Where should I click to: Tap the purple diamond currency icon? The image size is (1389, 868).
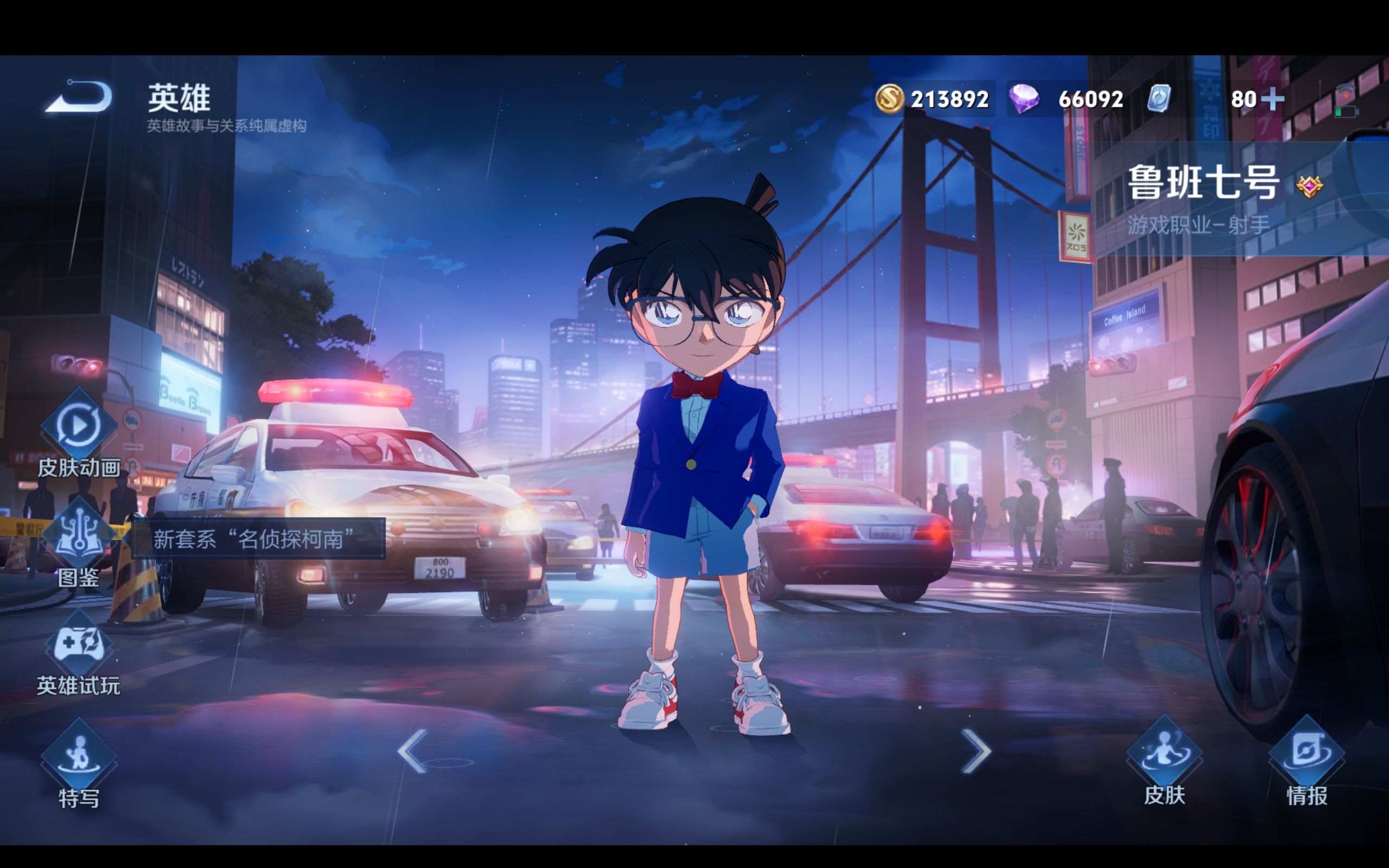pyautogui.click(x=1024, y=99)
